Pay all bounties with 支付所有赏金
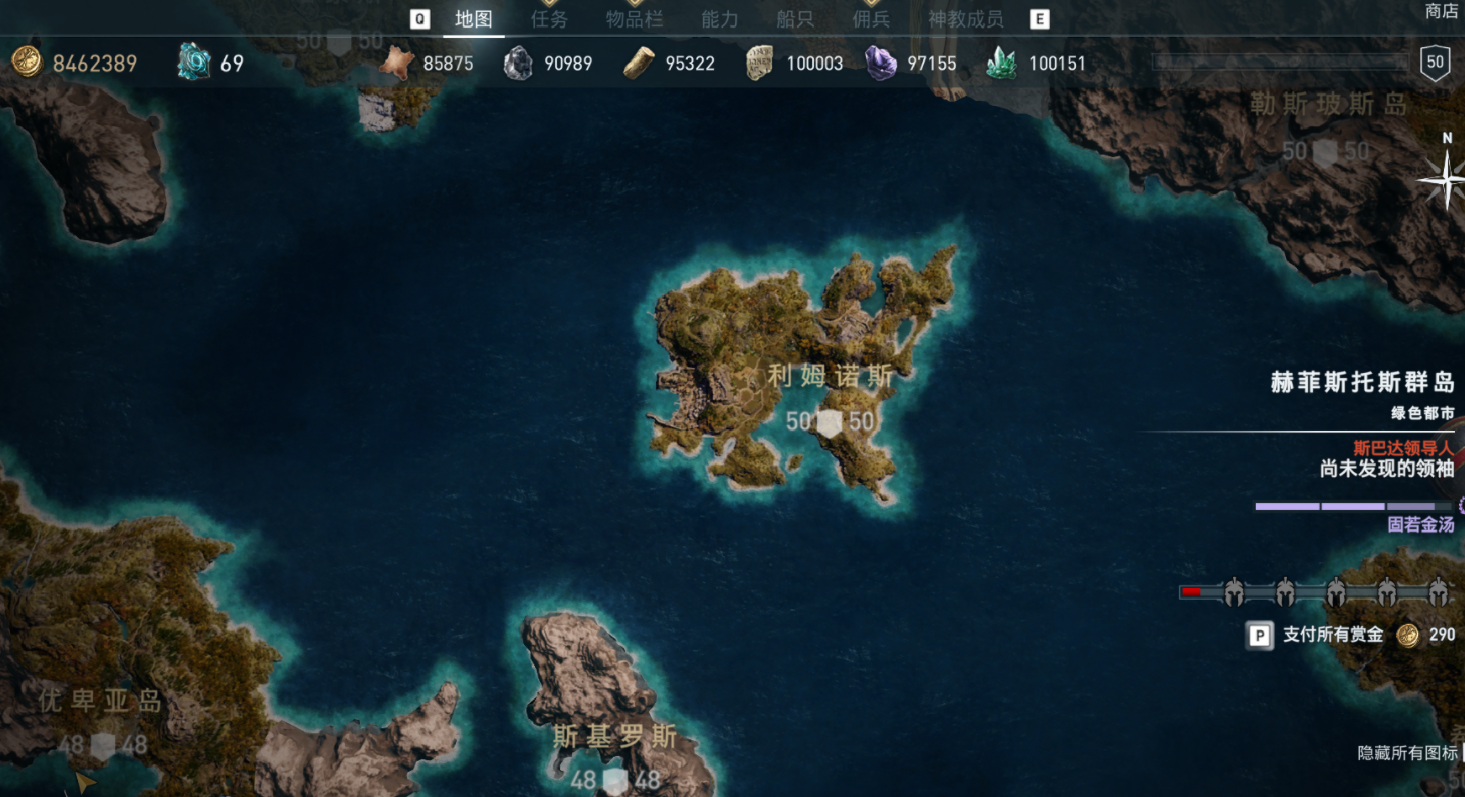 tap(1332, 635)
